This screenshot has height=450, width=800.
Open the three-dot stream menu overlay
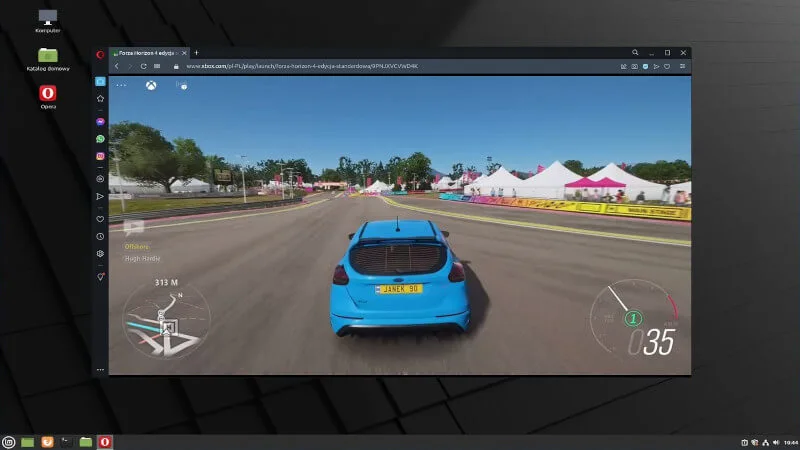[122, 85]
